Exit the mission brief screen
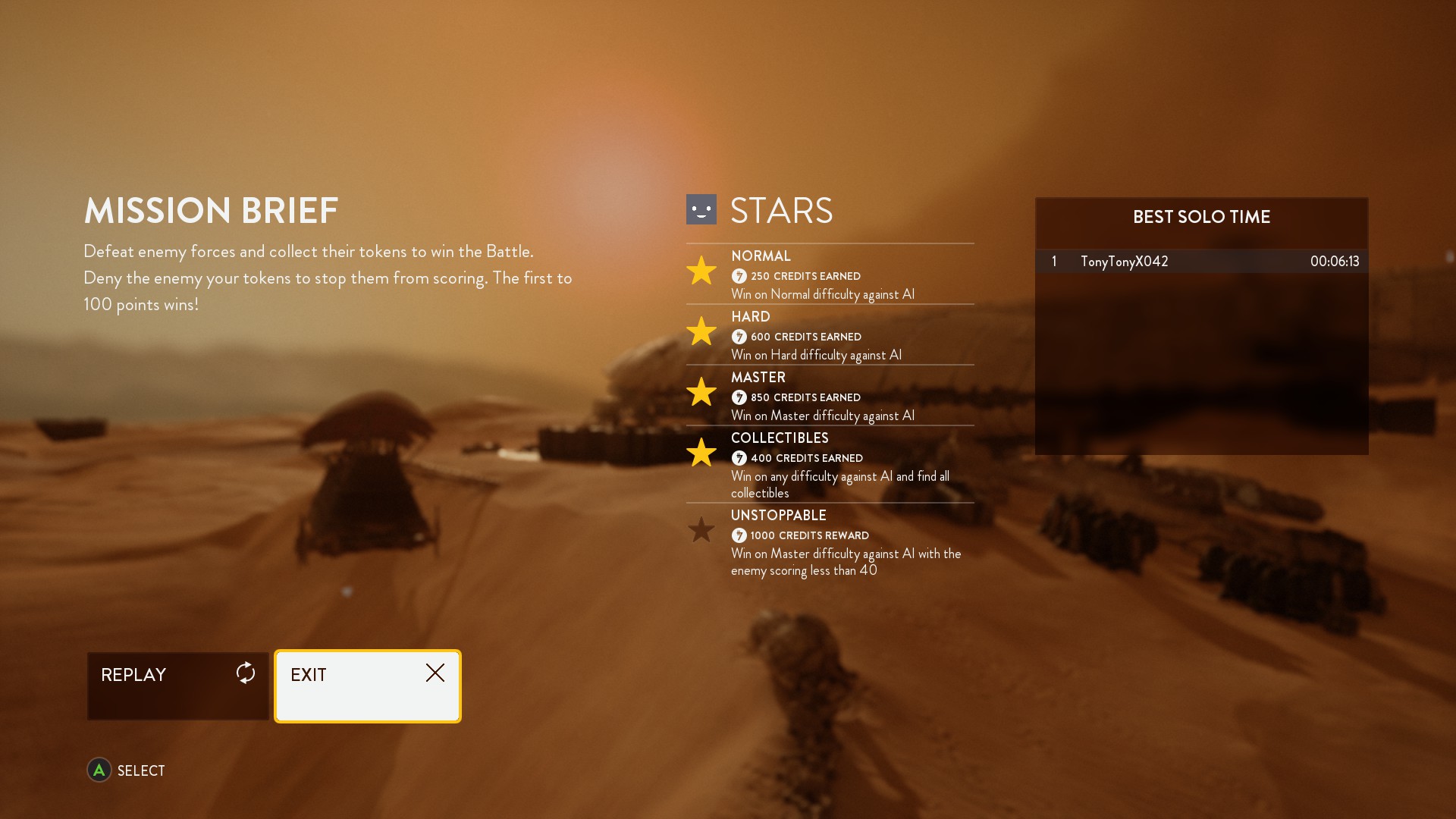This screenshot has height=819, width=1456. point(368,686)
